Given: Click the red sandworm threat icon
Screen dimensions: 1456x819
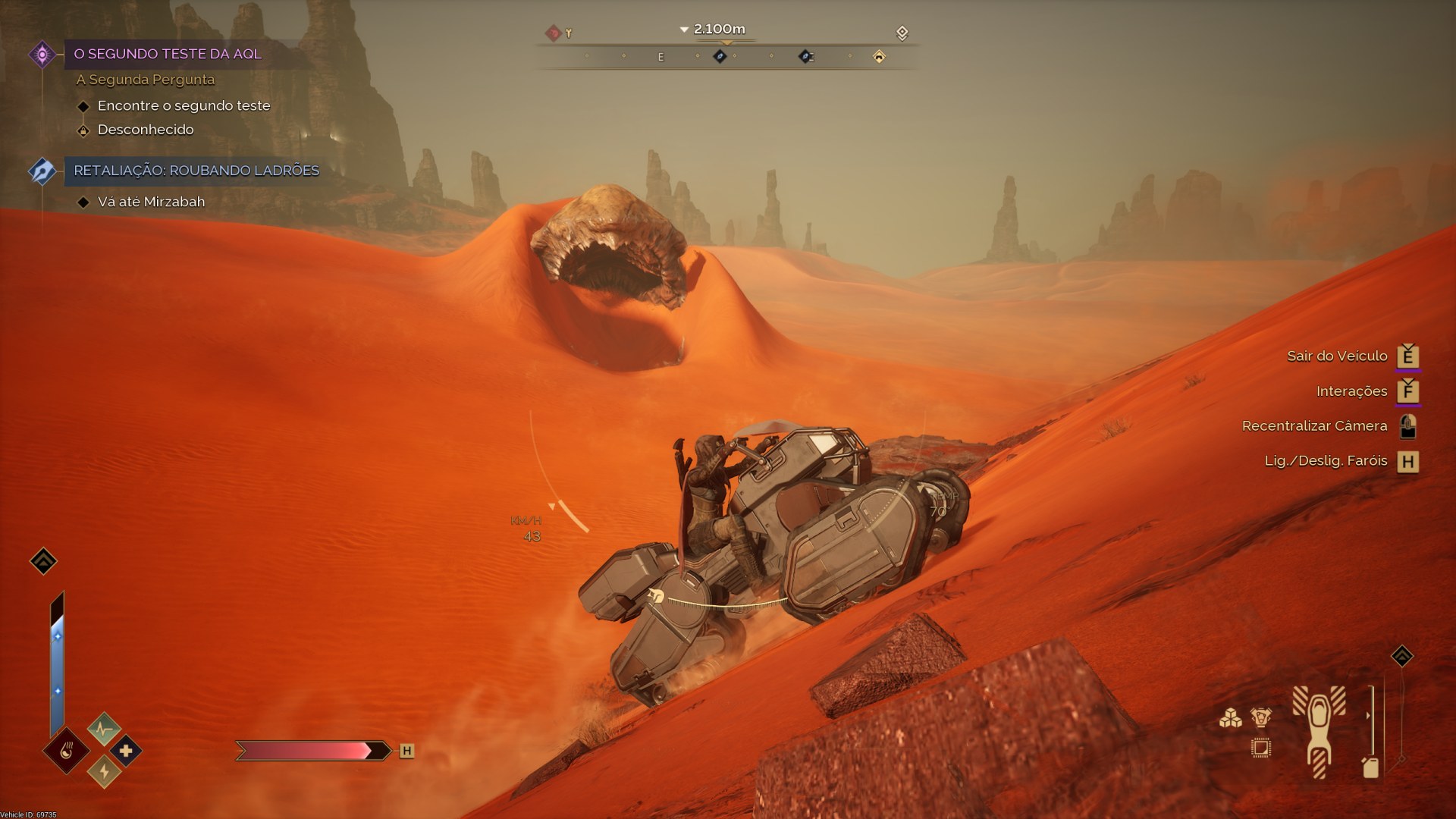Looking at the screenshot, I should click(x=554, y=33).
